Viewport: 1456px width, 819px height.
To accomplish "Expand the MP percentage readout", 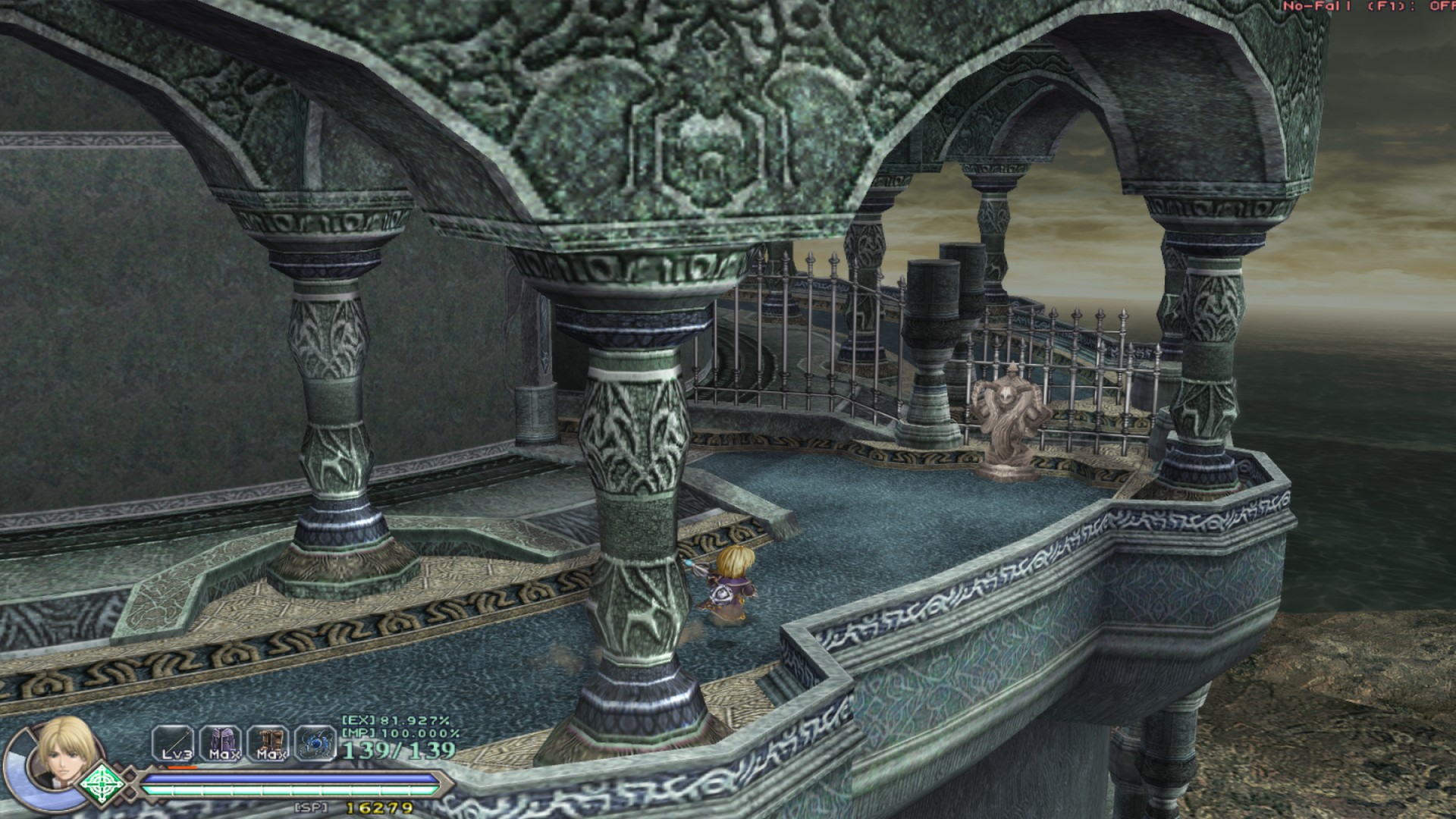I will (398, 733).
